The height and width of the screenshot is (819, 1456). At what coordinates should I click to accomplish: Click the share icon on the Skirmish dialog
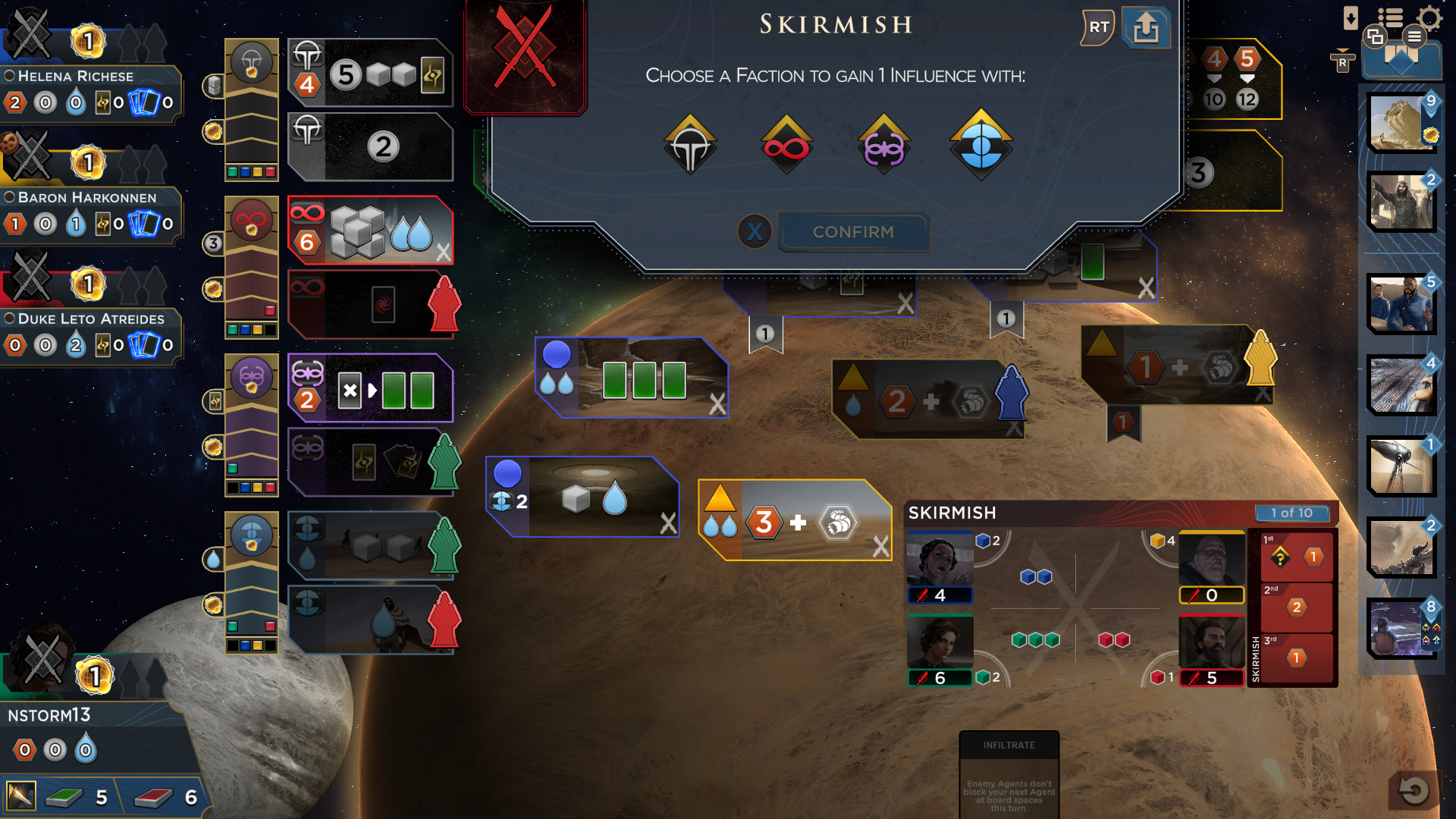[1146, 28]
